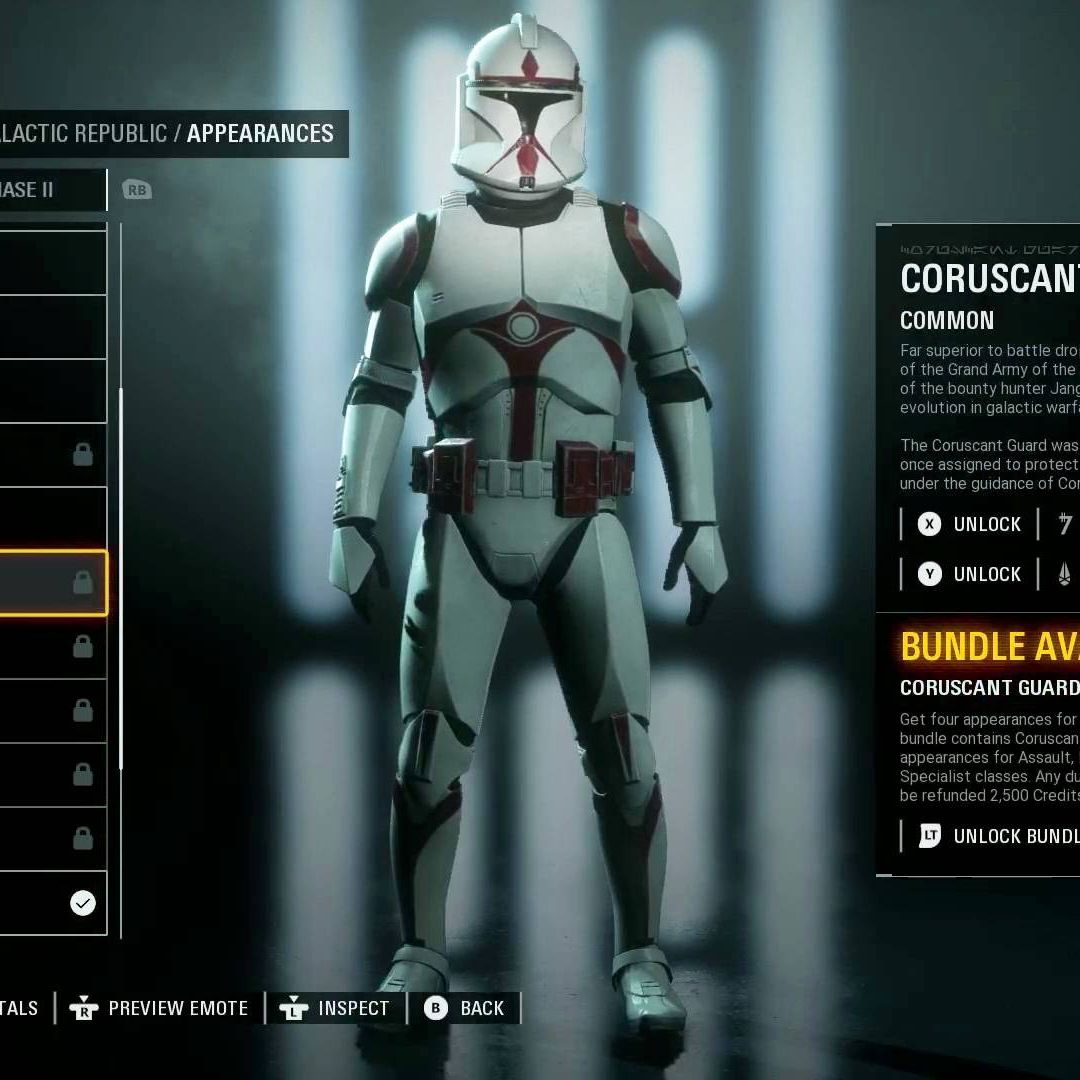The height and width of the screenshot is (1080, 1080).
Task: Unlock the appearance using credits
Action: pyautogui.click(x=970, y=524)
